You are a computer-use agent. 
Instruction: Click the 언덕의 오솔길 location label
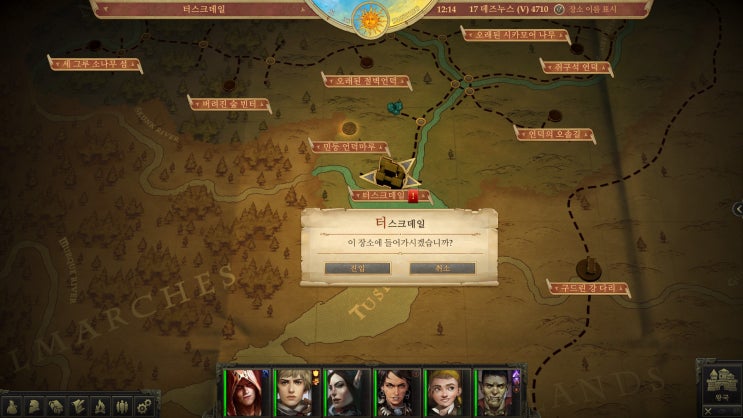coord(555,132)
